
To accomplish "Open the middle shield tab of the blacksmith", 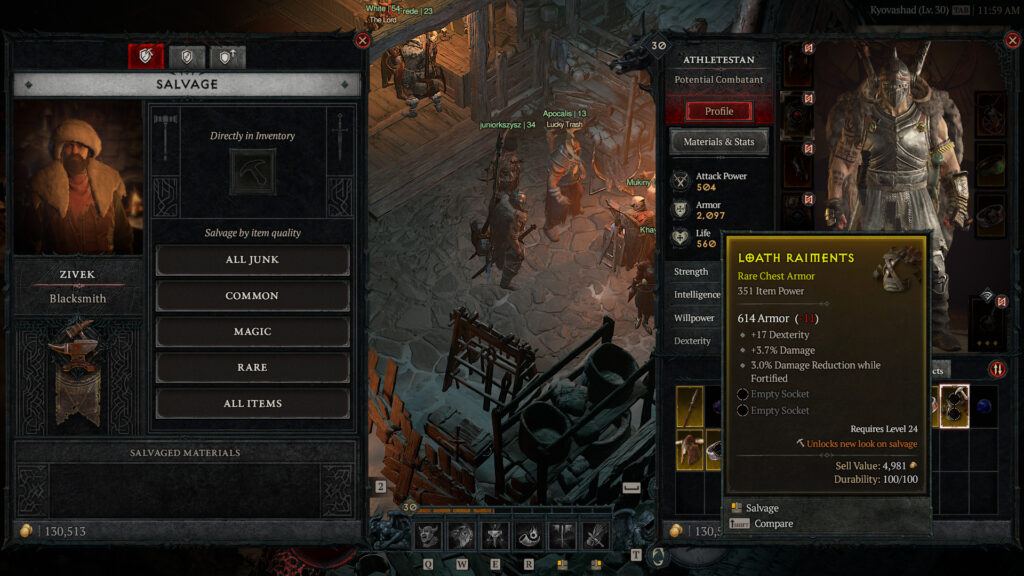I will (x=186, y=57).
